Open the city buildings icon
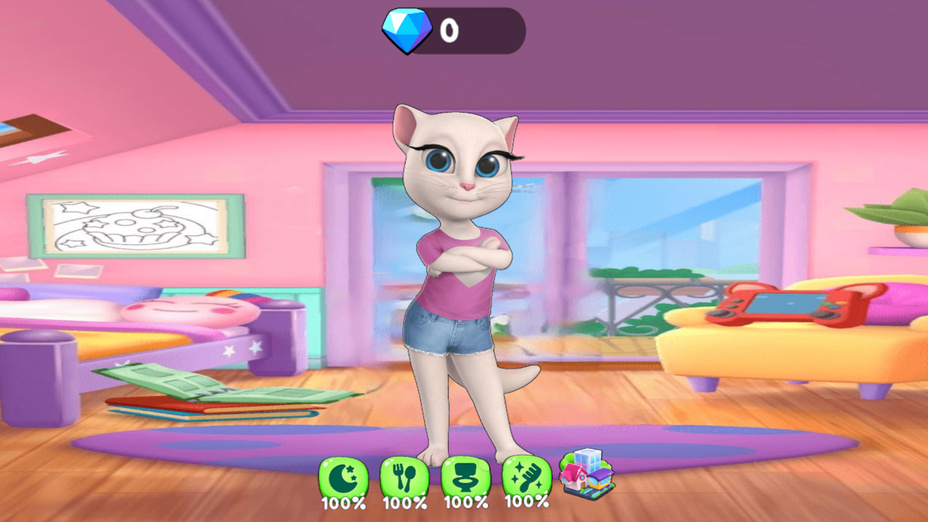The height and width of the screenshot is (522, 928). coord(587,474)
